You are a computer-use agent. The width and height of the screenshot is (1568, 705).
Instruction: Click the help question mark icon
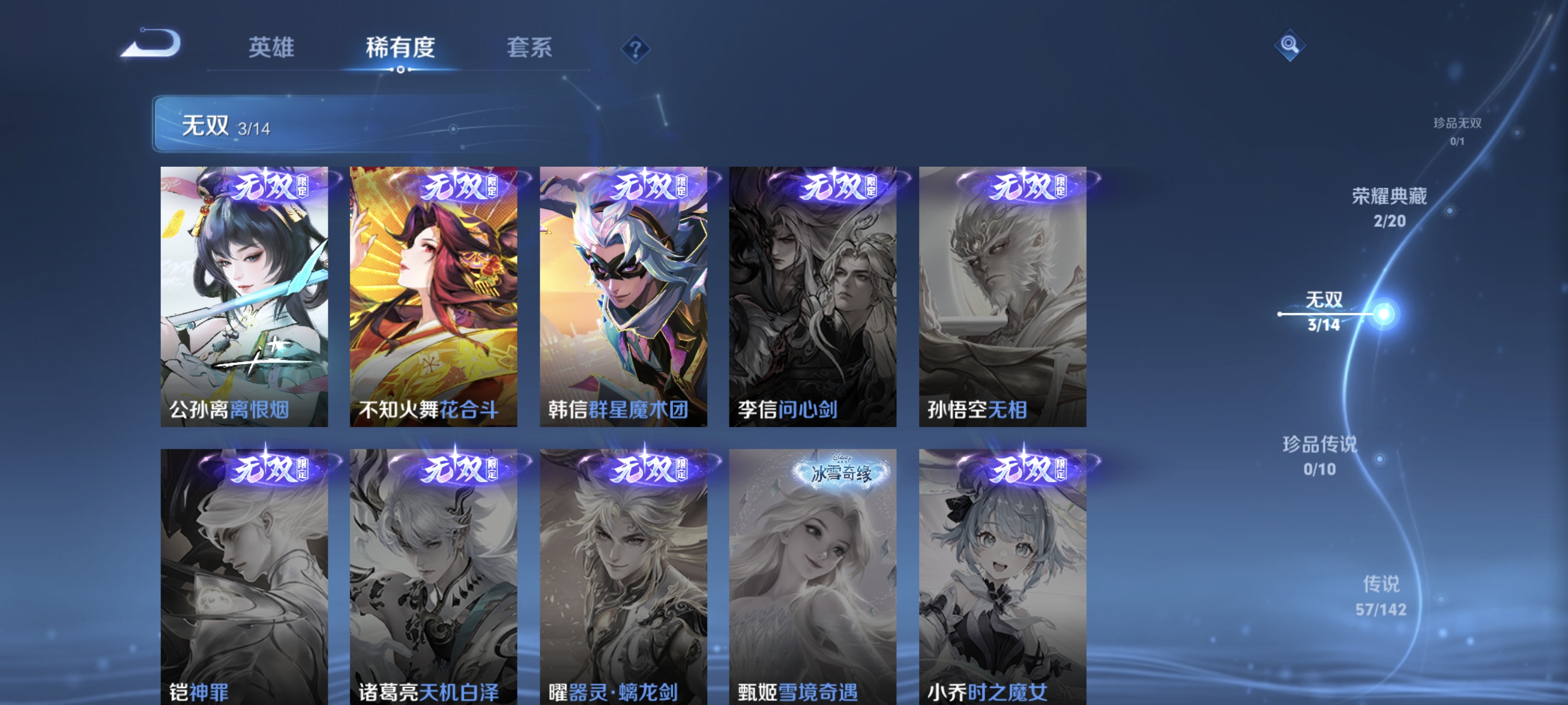[x=635, y=50]
